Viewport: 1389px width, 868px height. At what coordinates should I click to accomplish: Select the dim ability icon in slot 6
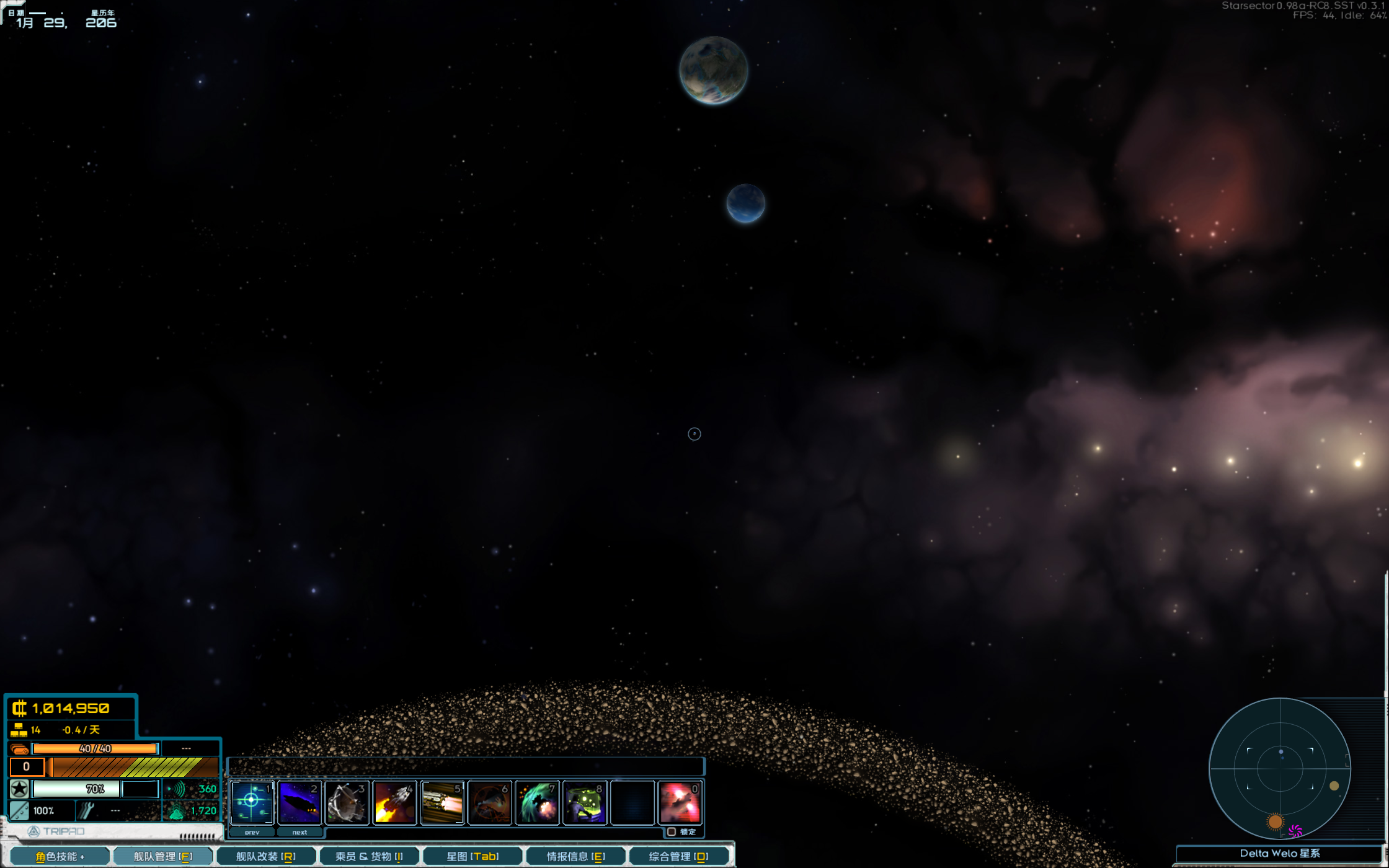tap(490, 802)
